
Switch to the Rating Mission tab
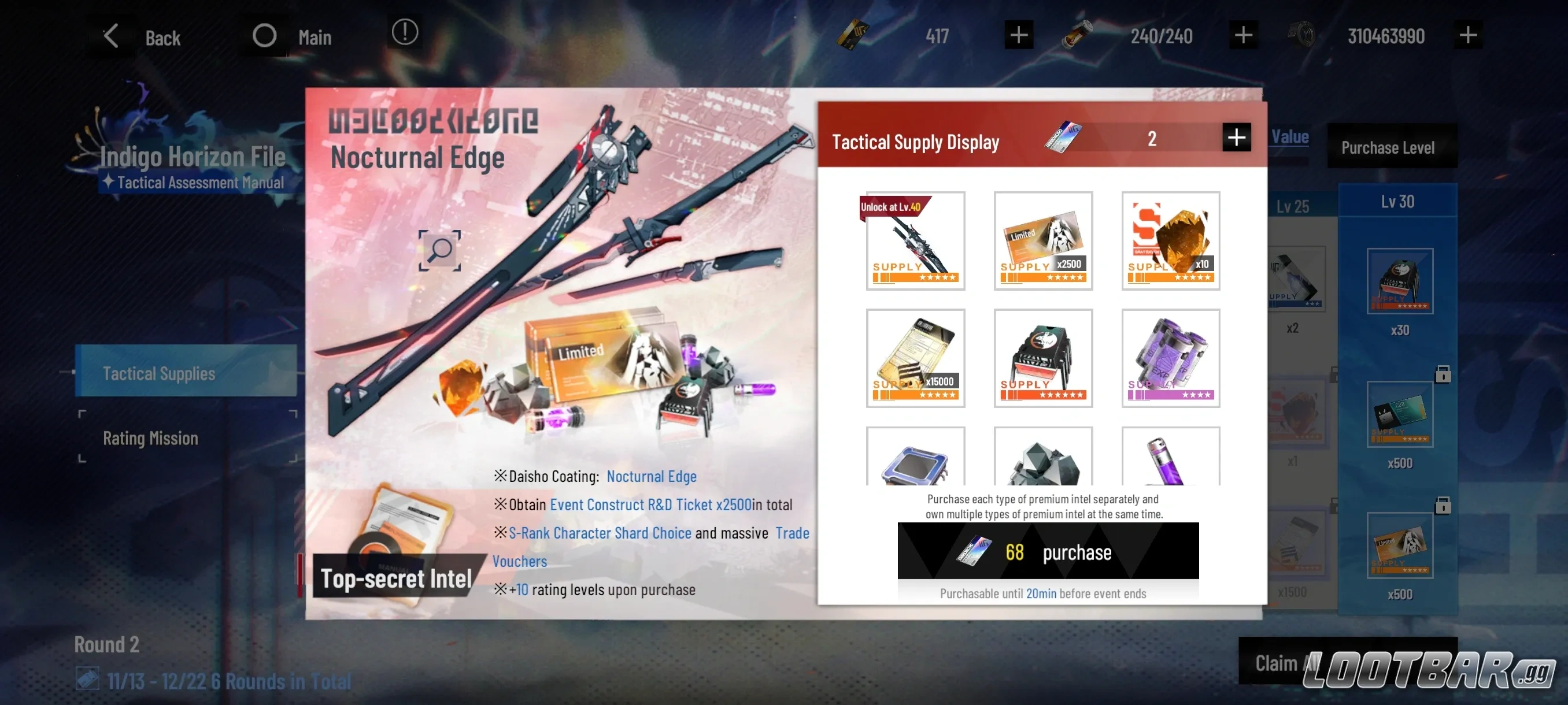(150, 437)
